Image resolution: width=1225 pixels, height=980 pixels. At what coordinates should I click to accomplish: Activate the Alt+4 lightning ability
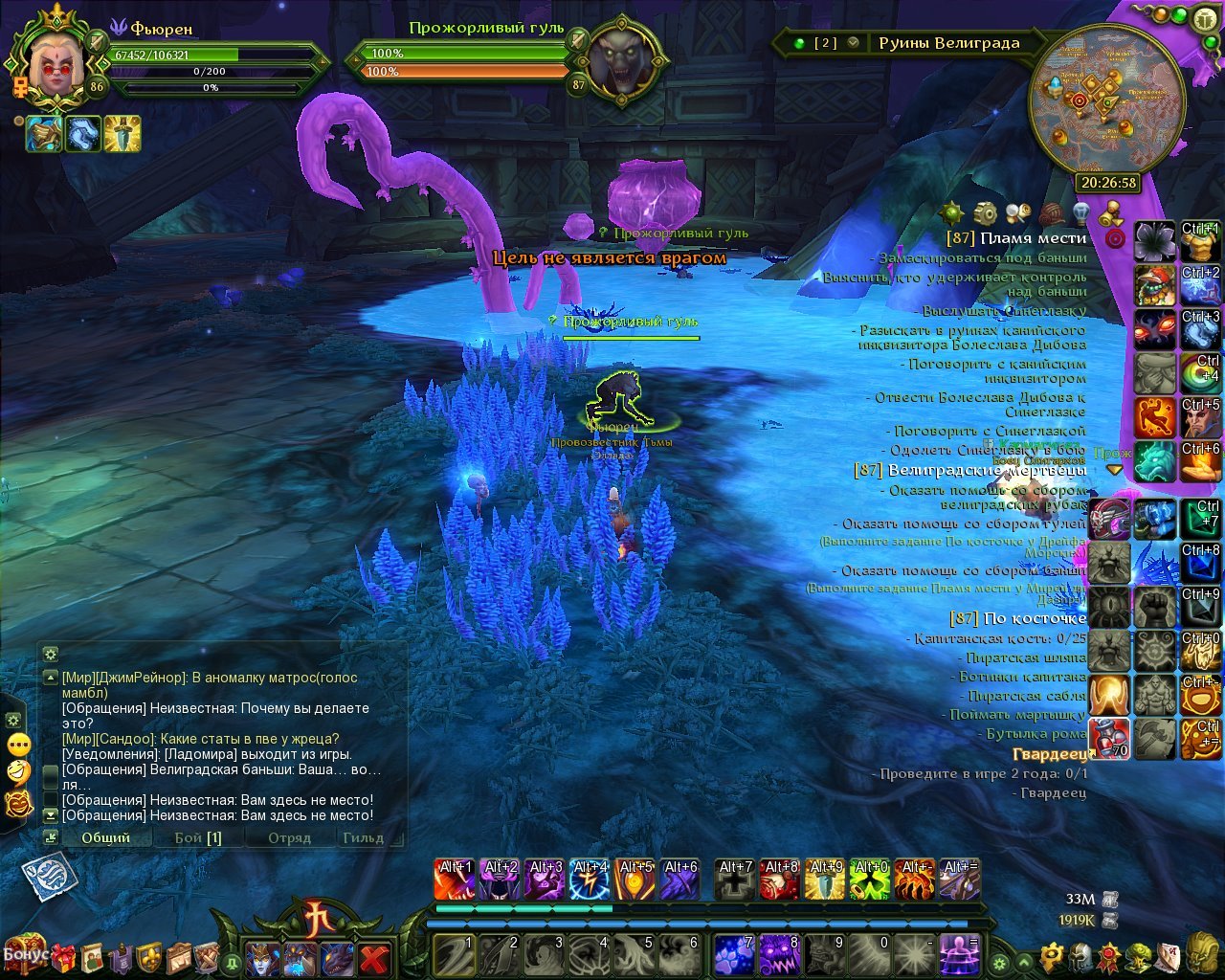590,880
